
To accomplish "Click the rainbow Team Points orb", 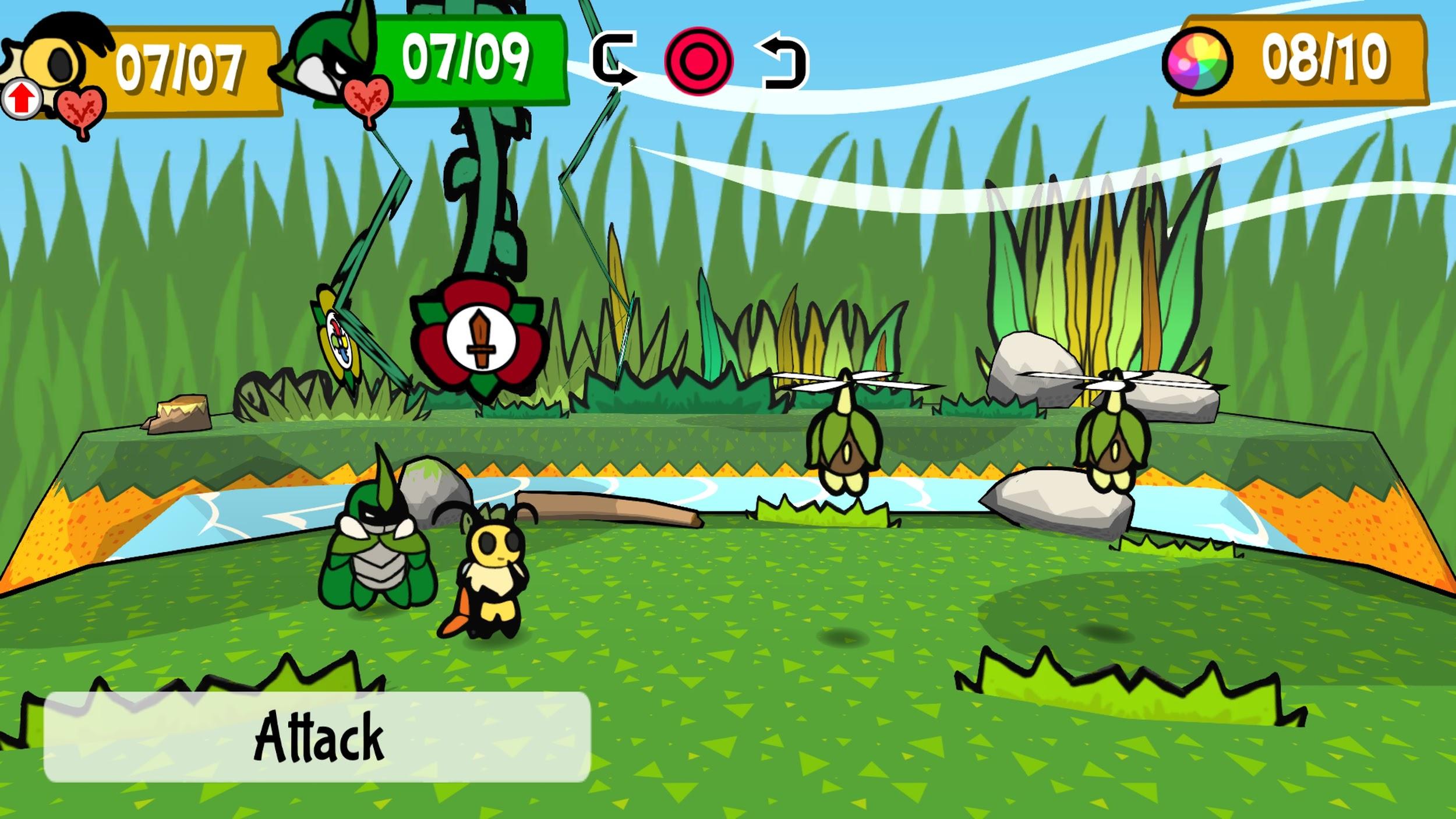I will coord(1197,61).
